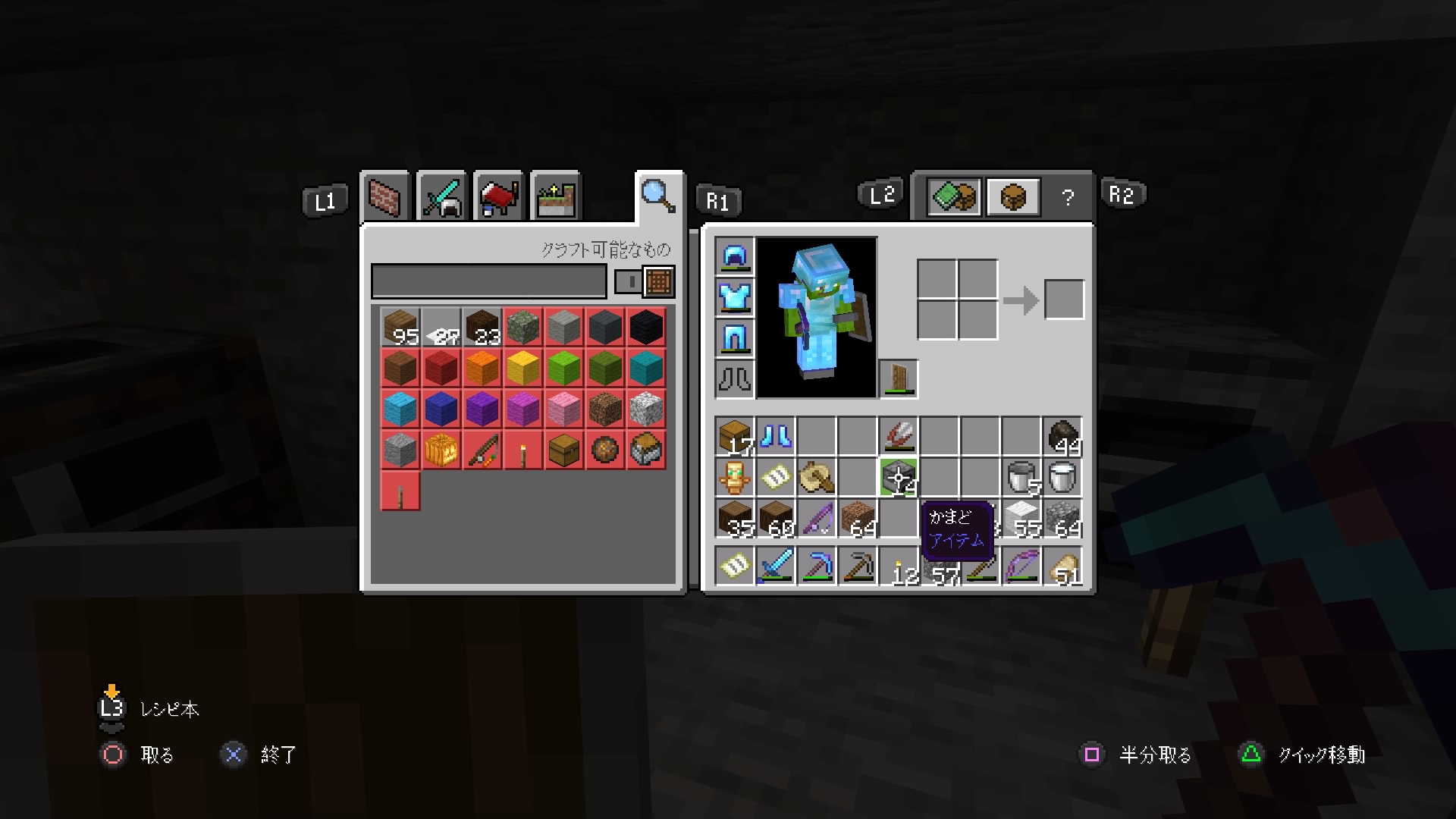Click the recipe search text field
Viewport: 1456px width, 819px height.
tap(489, 282)
